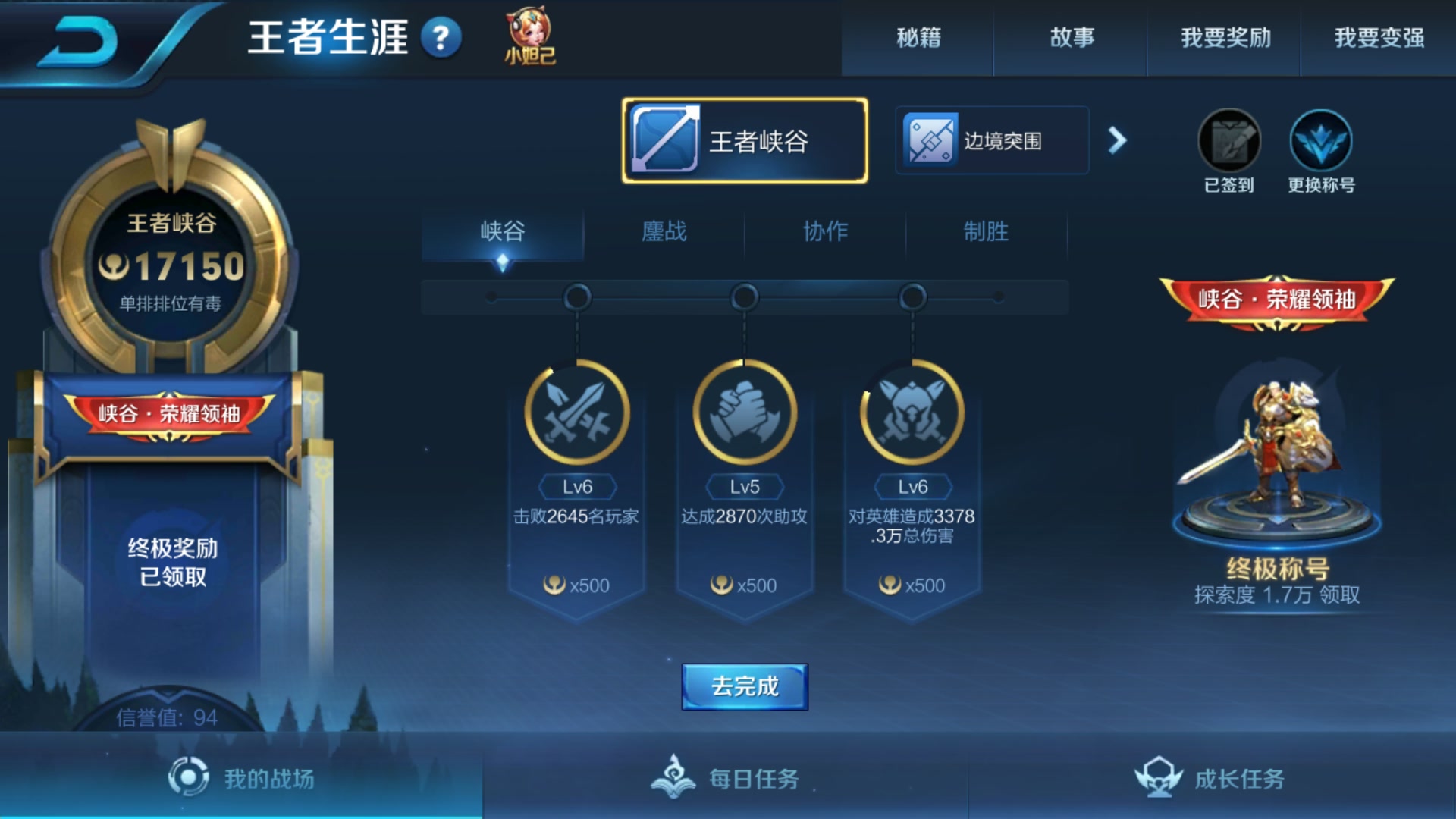Open the 小妲己 assistant avatar
The width and height of the screenshot is (1456, 819).
pyautogui.click(x=528, y=34)
